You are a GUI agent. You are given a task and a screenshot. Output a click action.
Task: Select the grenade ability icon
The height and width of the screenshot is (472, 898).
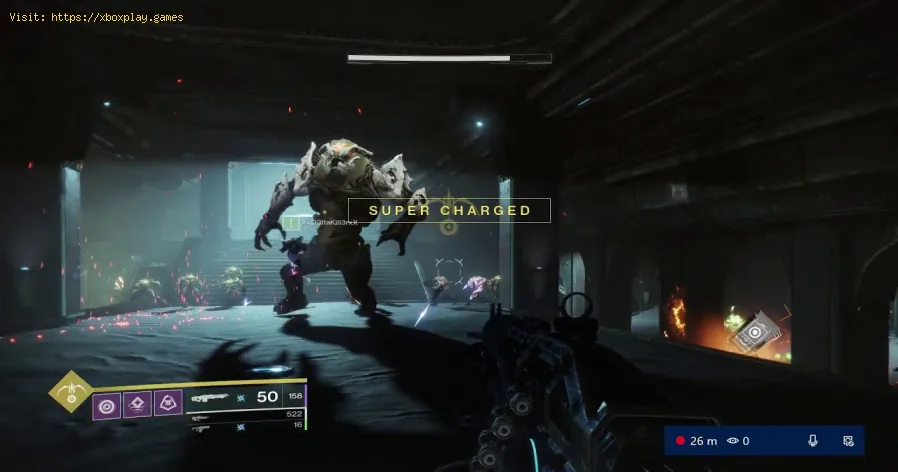(107, 405)
